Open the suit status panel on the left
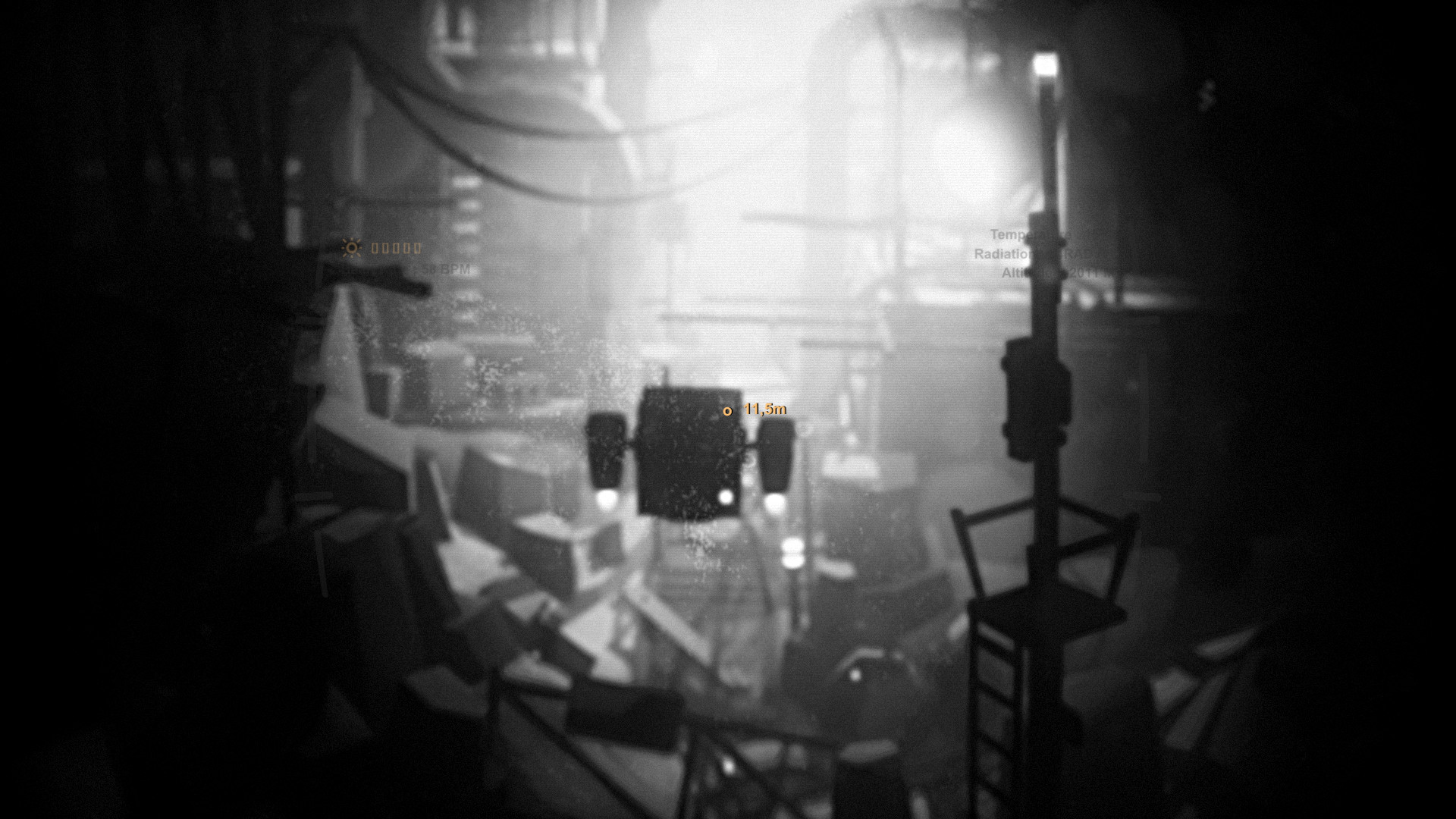 pyautogui.click(x=394, y=258)
